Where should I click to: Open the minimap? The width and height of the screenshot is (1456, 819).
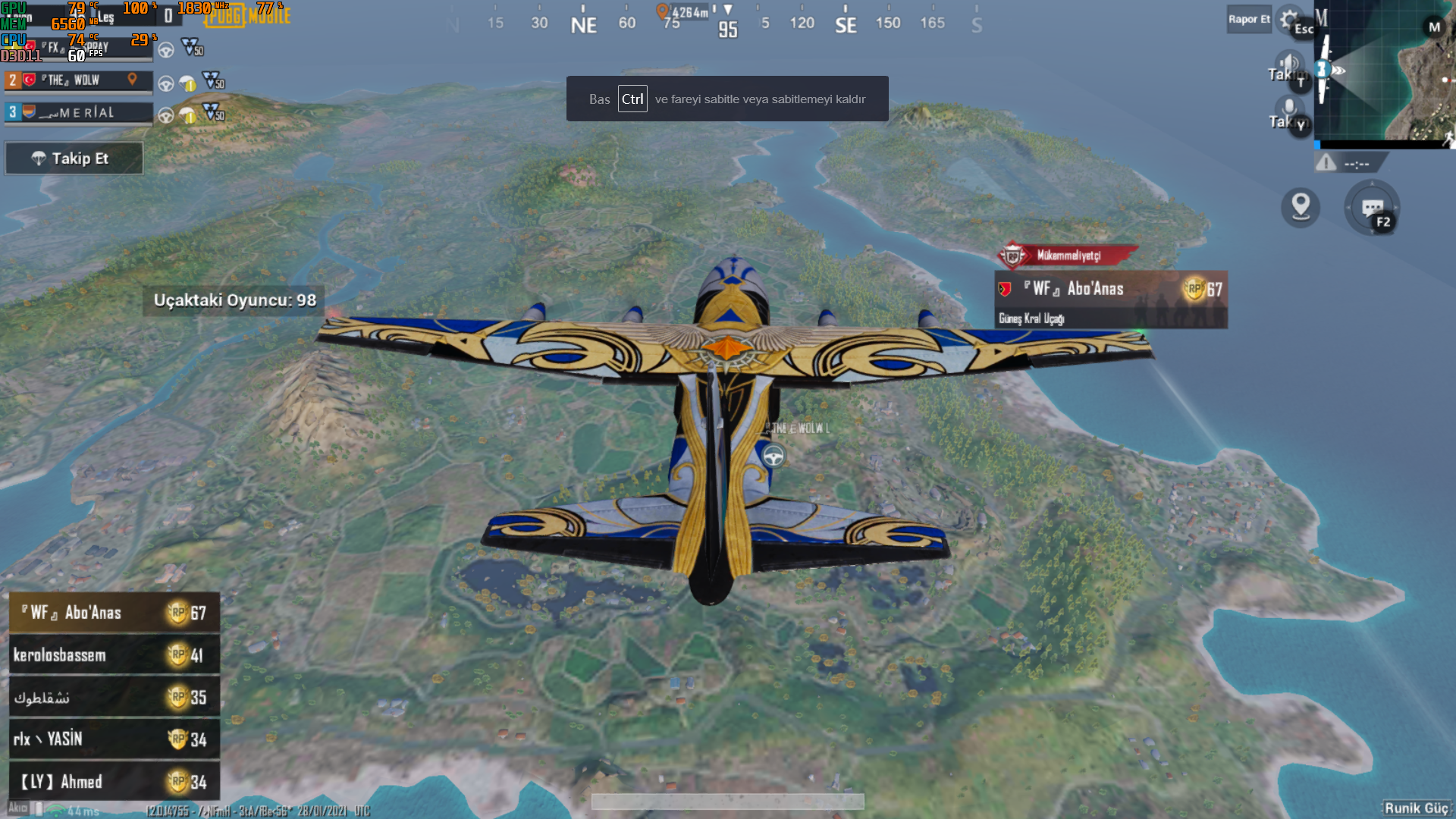pos(1384,72)
